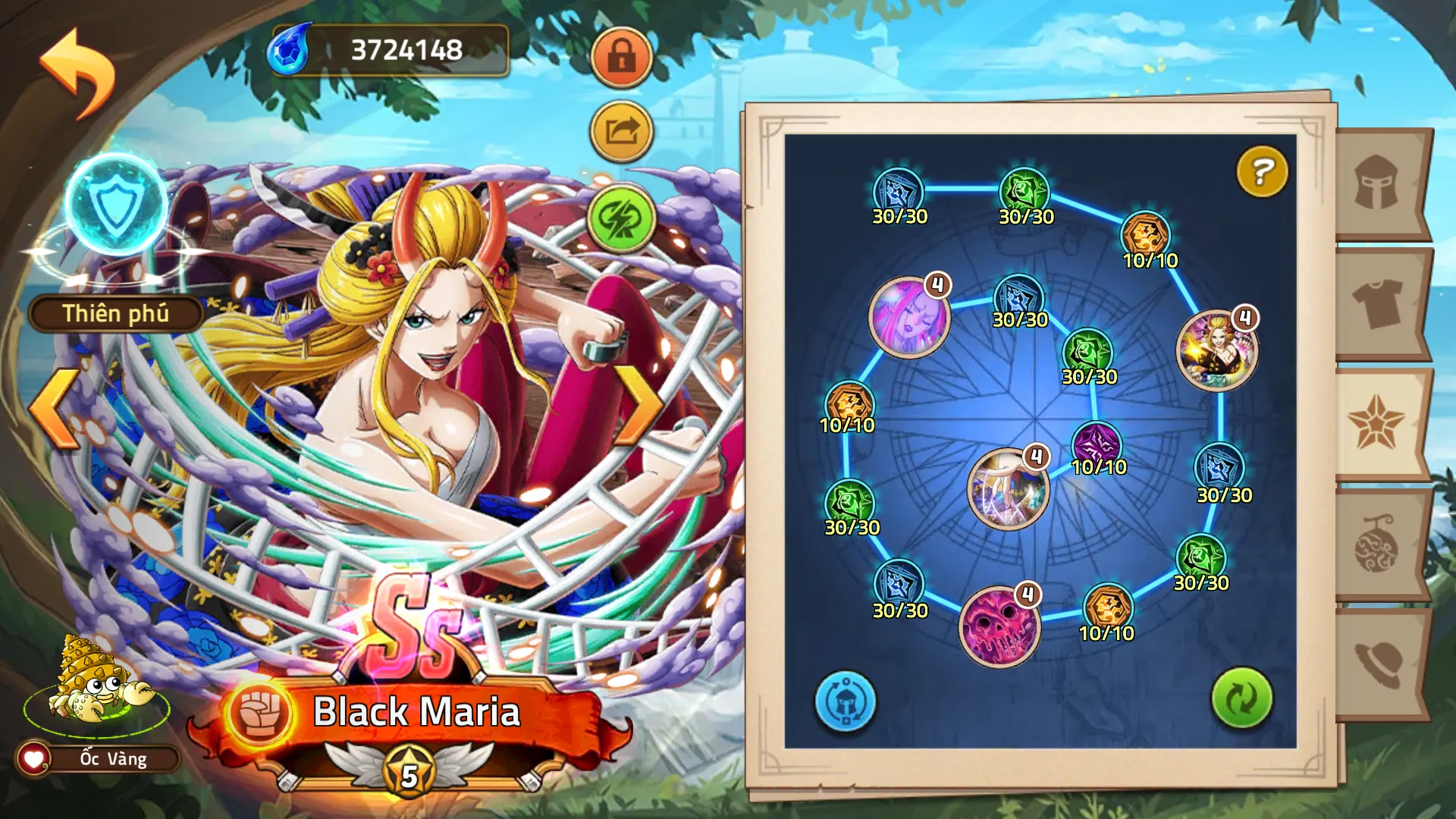This screenshot has width=1456, height=819.
Task: Select the purple 10/10 talent node
Action: point(1097,444)
